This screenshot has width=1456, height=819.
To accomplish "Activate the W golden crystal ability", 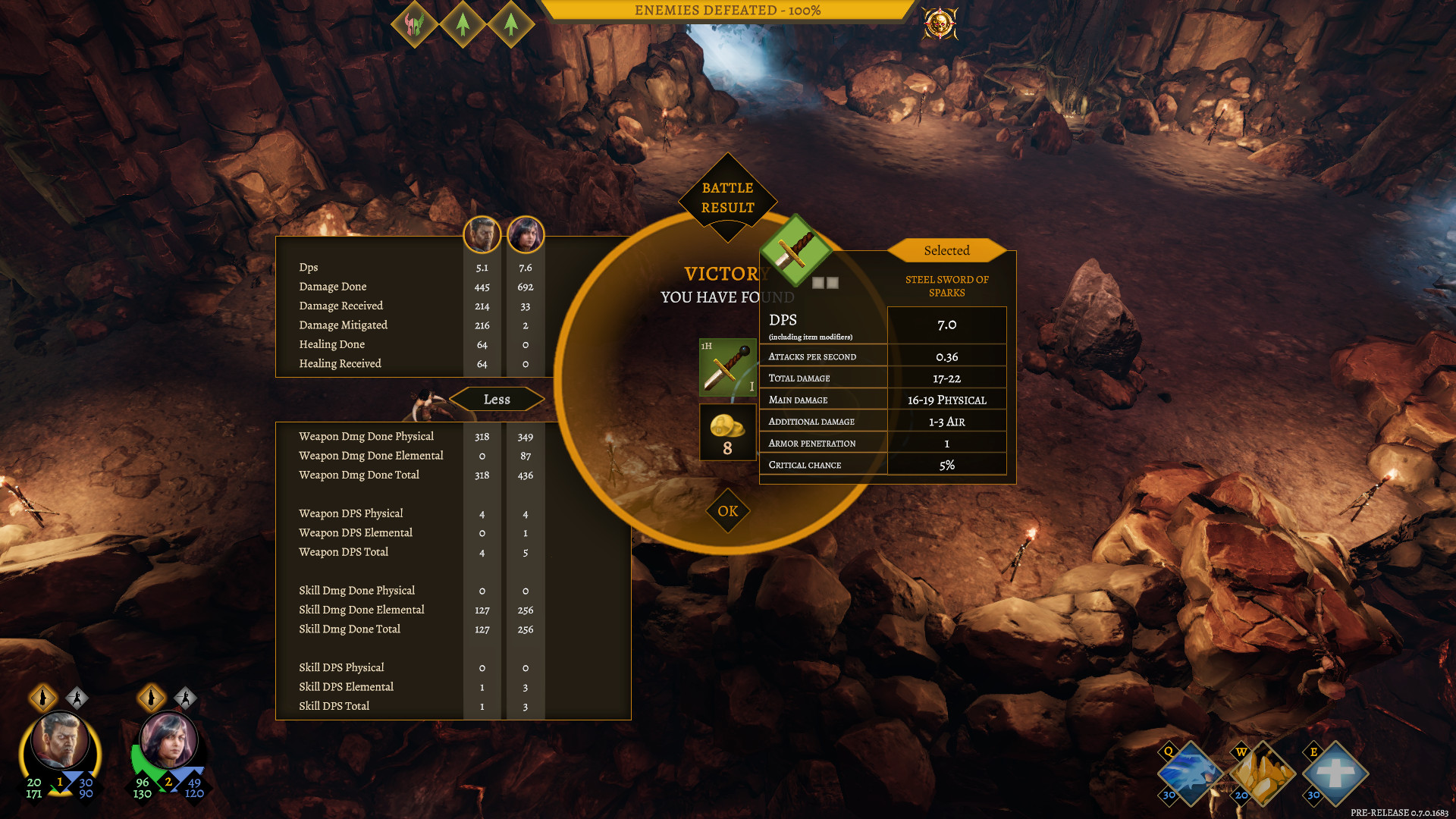I will pyautogui.click(x=1262, y=773).
